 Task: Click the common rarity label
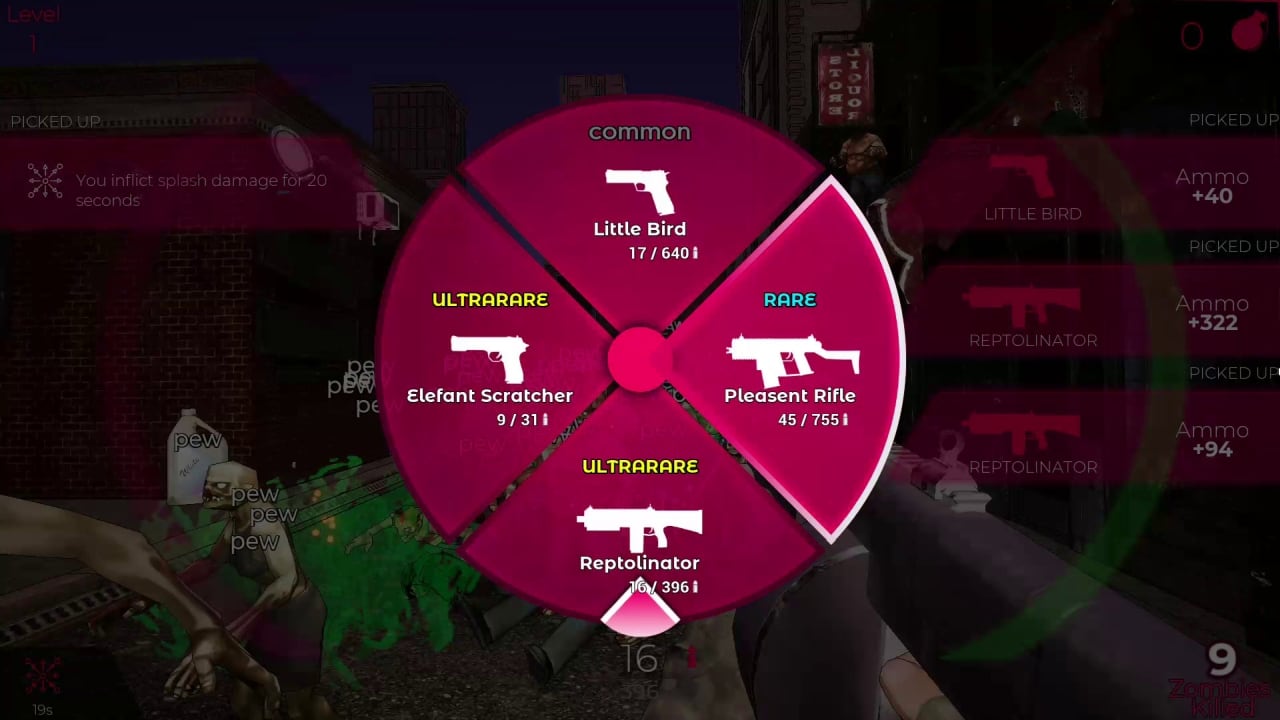[x=640, y=131]
